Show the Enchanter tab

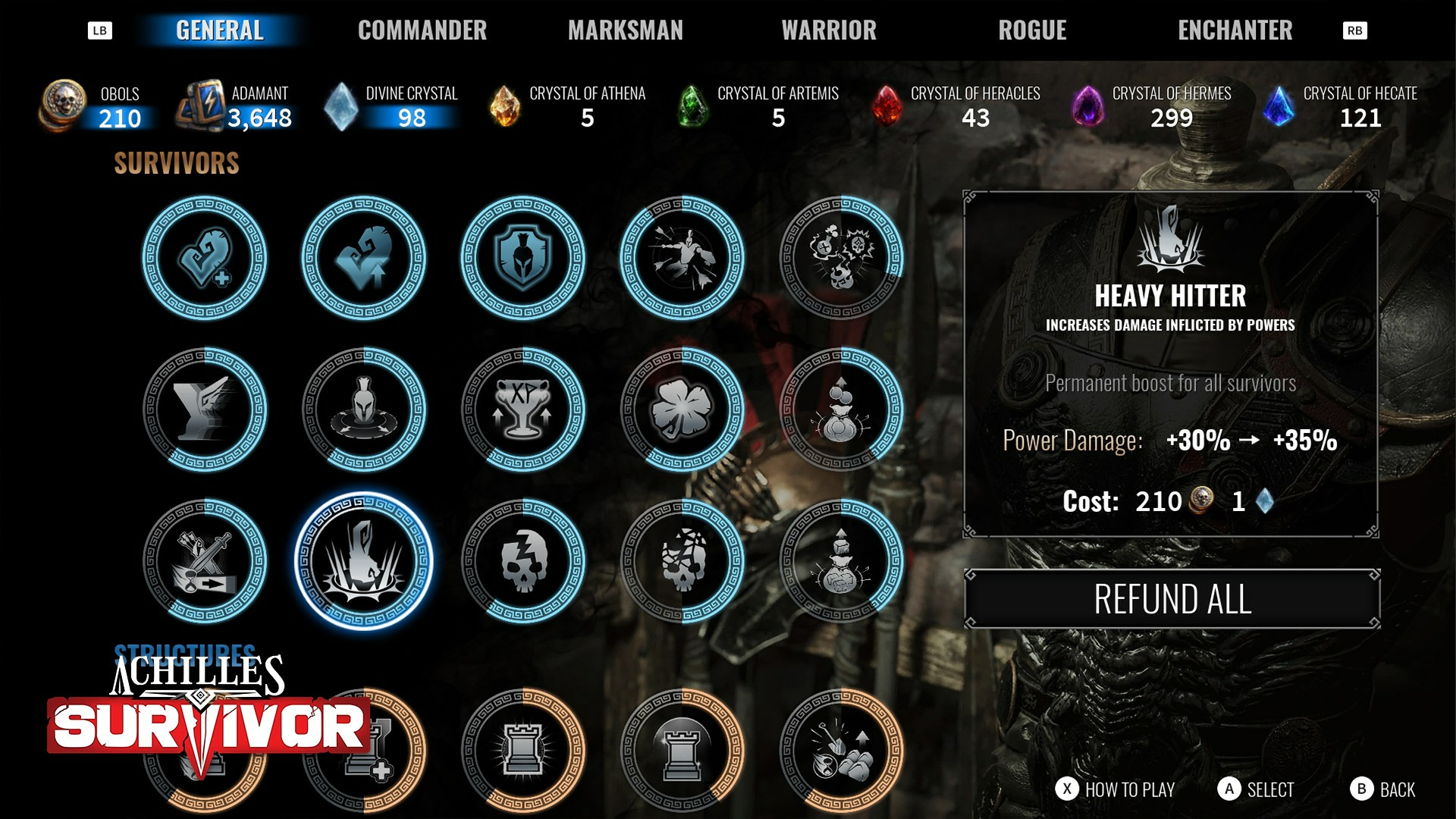(x=1235, y=30)
